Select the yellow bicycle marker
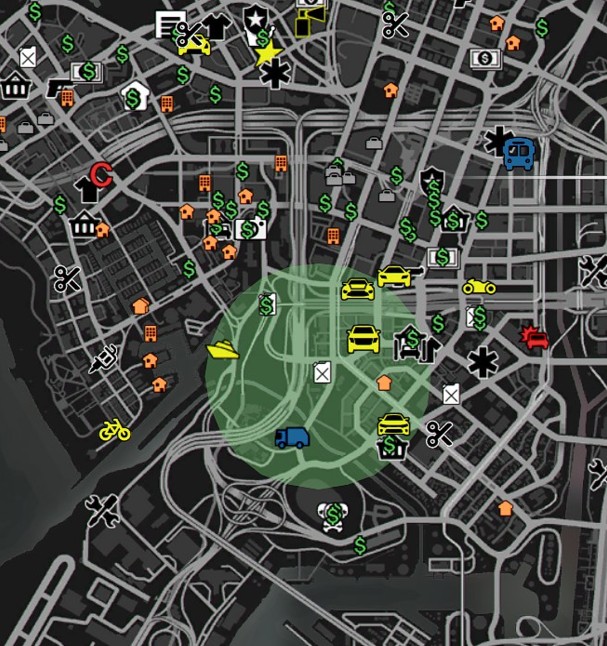The image size is (607, 646). [x=115, y=431]
